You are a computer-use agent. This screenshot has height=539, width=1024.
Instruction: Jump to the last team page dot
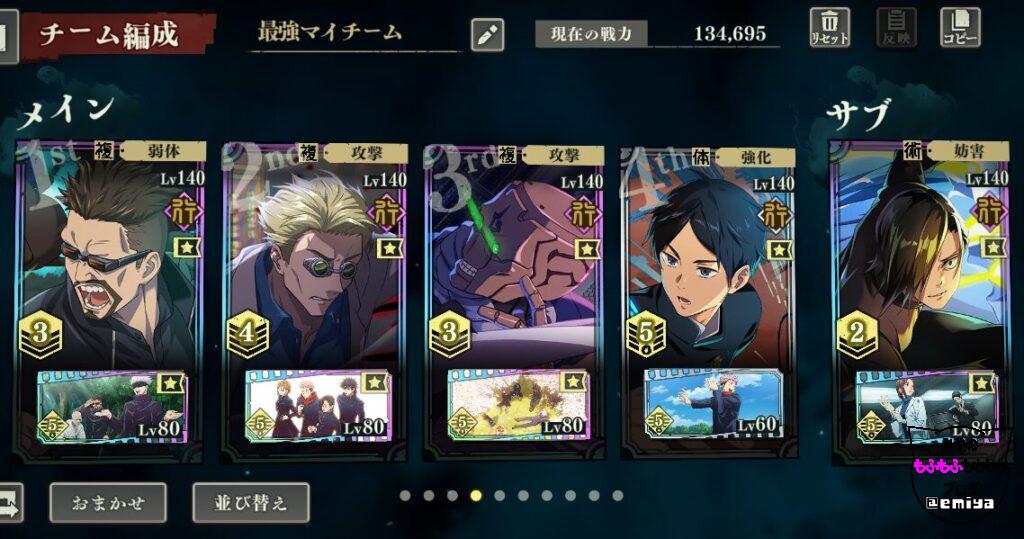coord(618,495)
